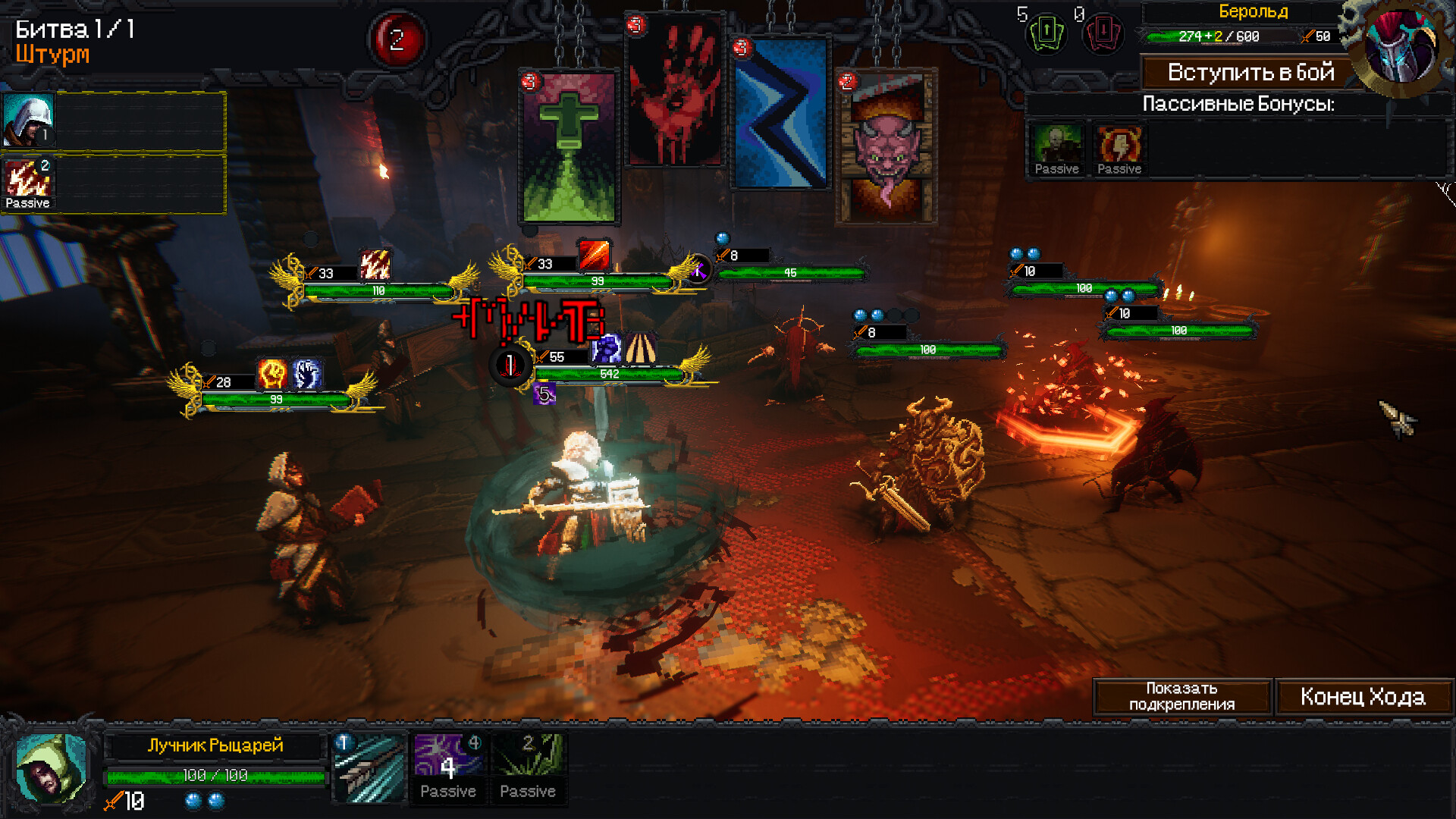Viewport: 1456px width, 819px height.
Task: Select the green cross tombstone card
Action: point(569,148)
